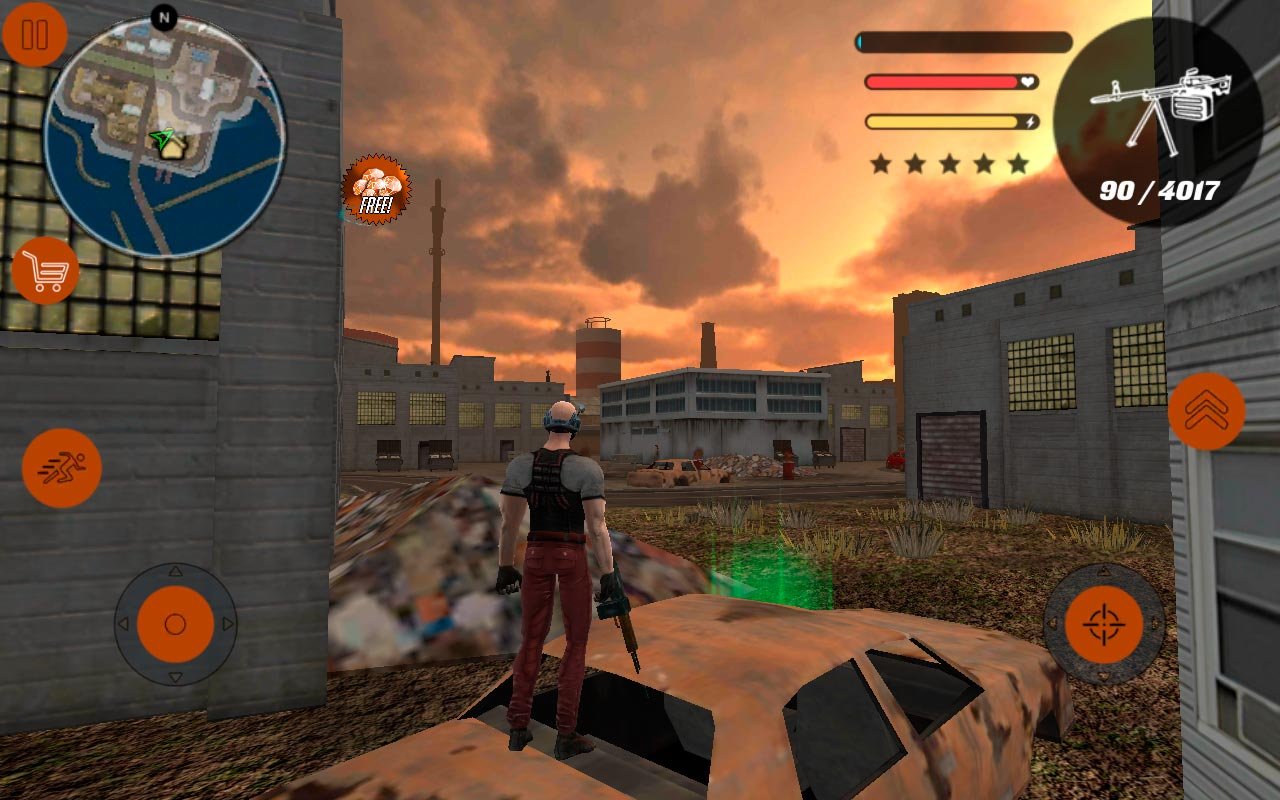The image size is (1280, 800).
Task: Tap the virtual movement joystick
Action: pos(175,624)
